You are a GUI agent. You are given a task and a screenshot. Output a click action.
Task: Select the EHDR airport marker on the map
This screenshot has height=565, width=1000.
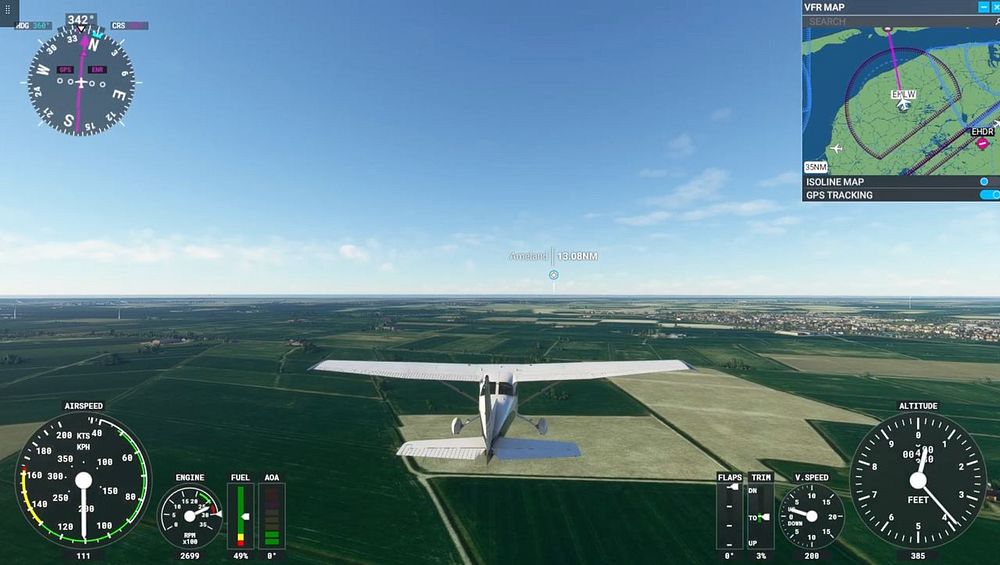tap(982, 143)
